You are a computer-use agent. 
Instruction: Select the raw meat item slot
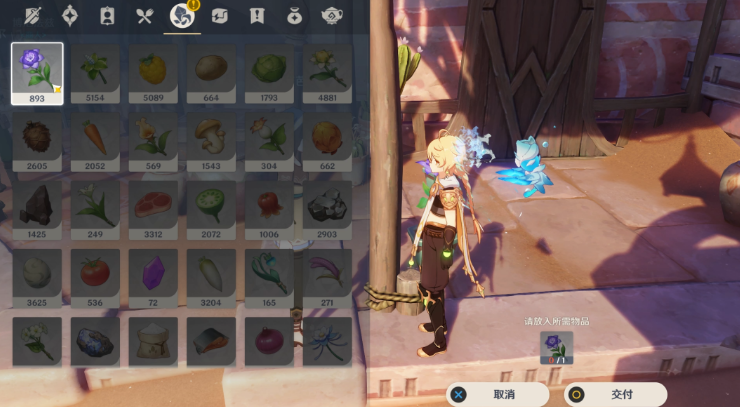(x=153, y=205)
